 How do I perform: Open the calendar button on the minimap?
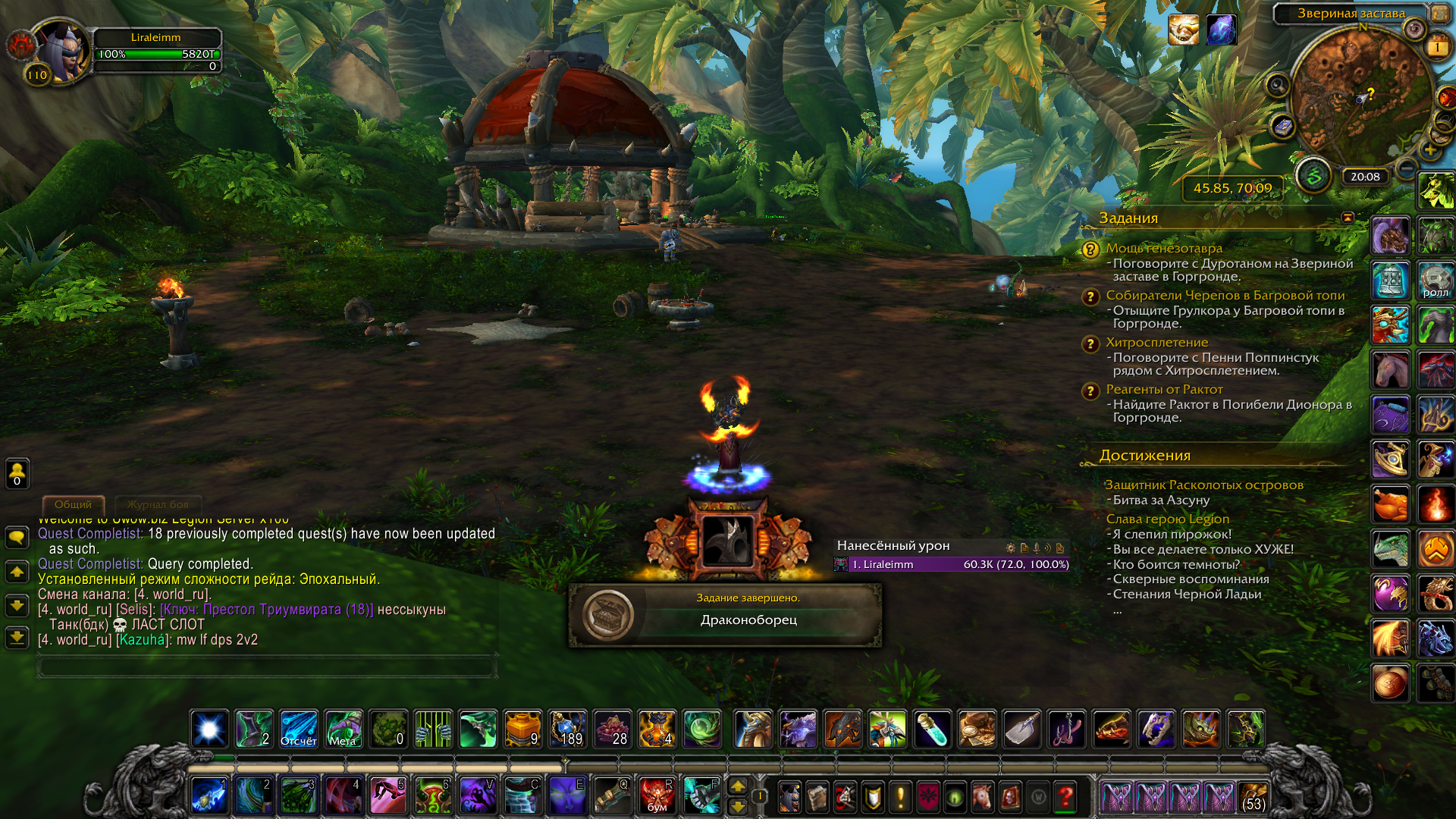click(1437, 48)
